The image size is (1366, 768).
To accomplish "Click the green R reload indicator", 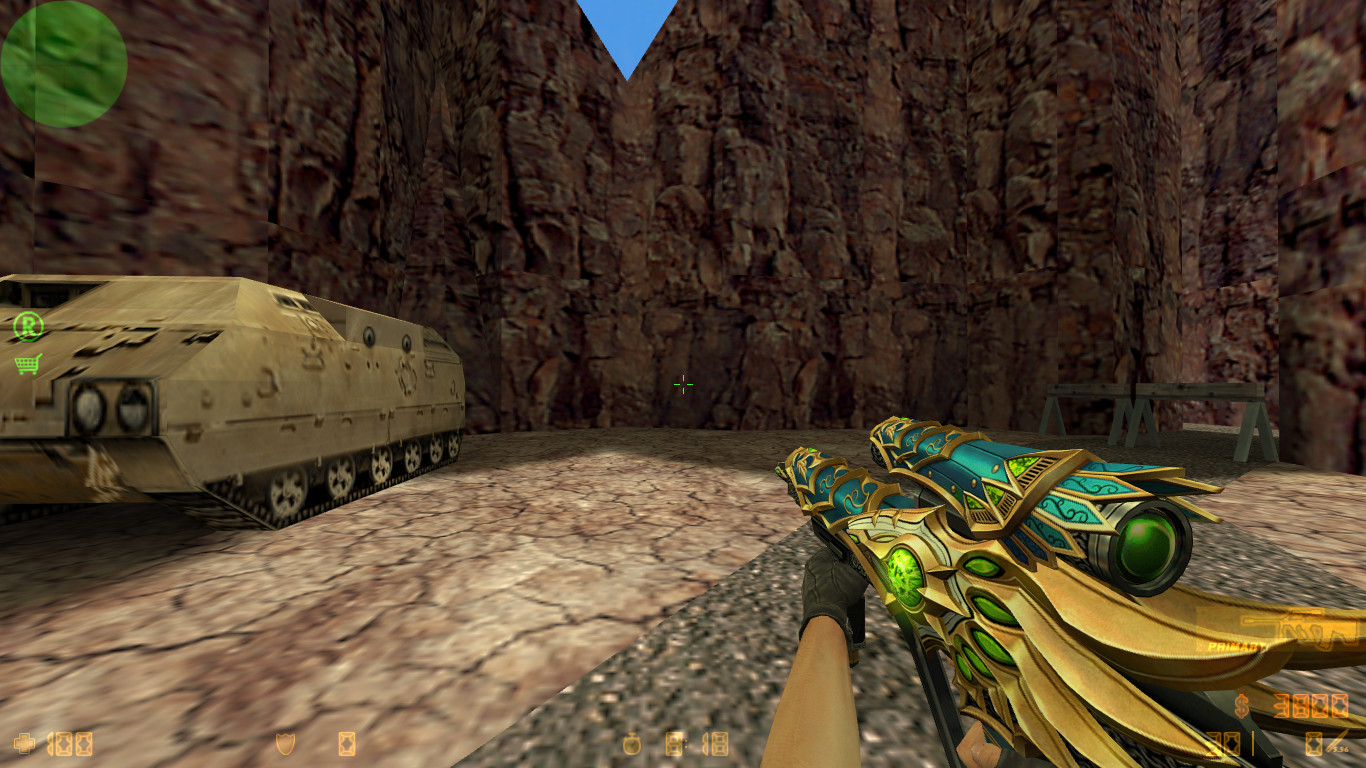I will coord(27,325).
